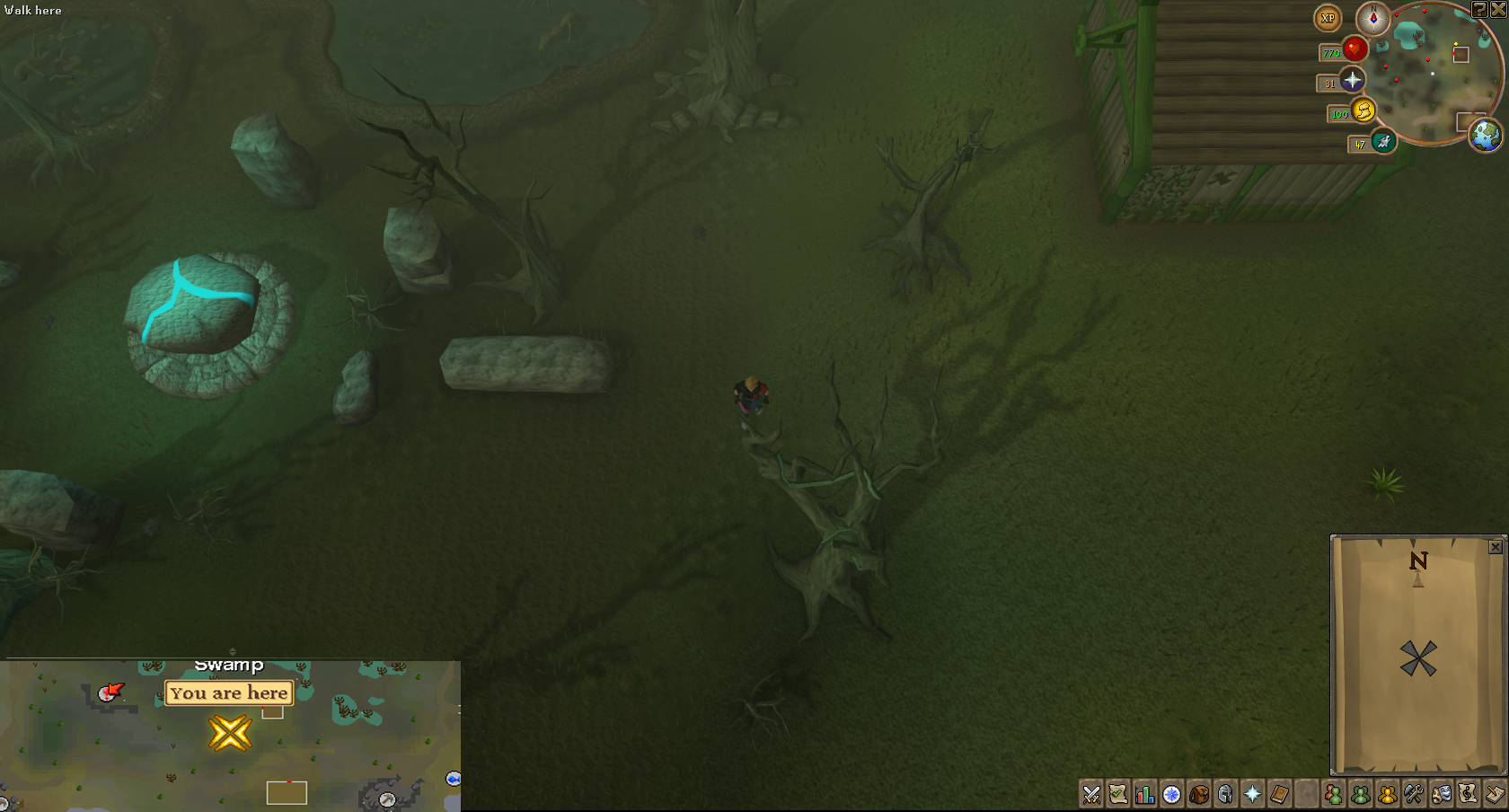This screenshot has height=812, width=1509.
Task: Open the Combat Options tab with crossed swords
Action: 1091,794
